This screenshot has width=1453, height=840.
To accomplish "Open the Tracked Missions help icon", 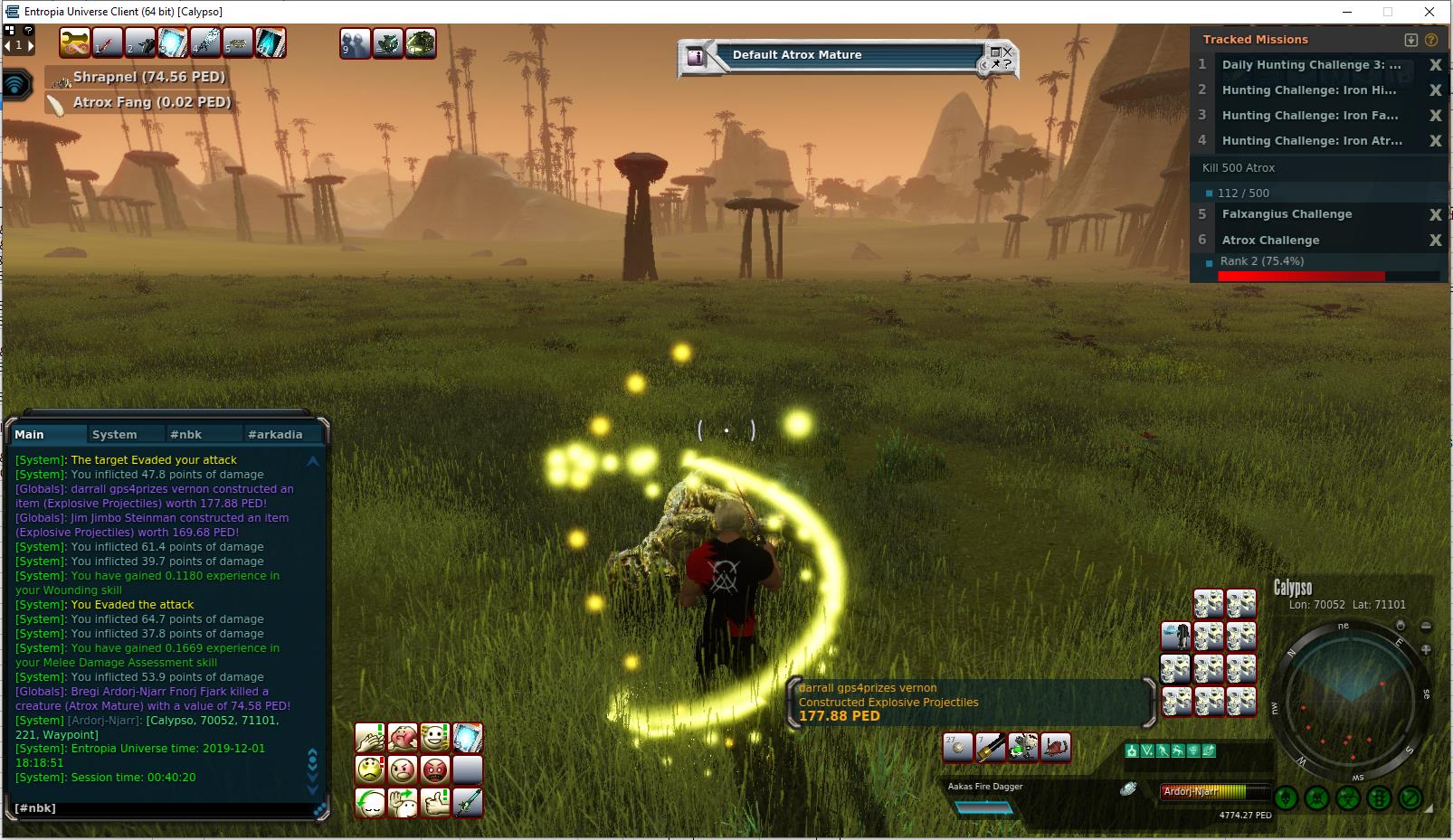I will point(1431,40).
